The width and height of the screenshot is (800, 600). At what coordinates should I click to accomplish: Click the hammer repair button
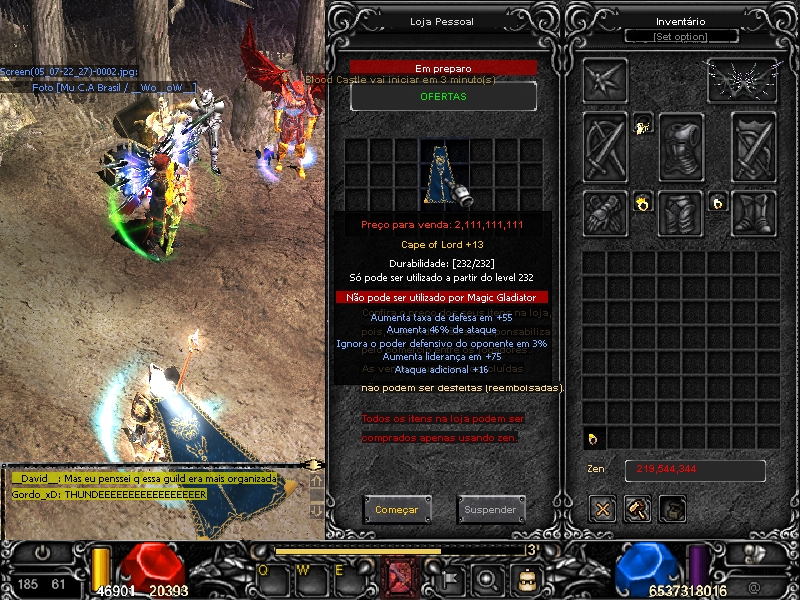click(x=638, y=509)
